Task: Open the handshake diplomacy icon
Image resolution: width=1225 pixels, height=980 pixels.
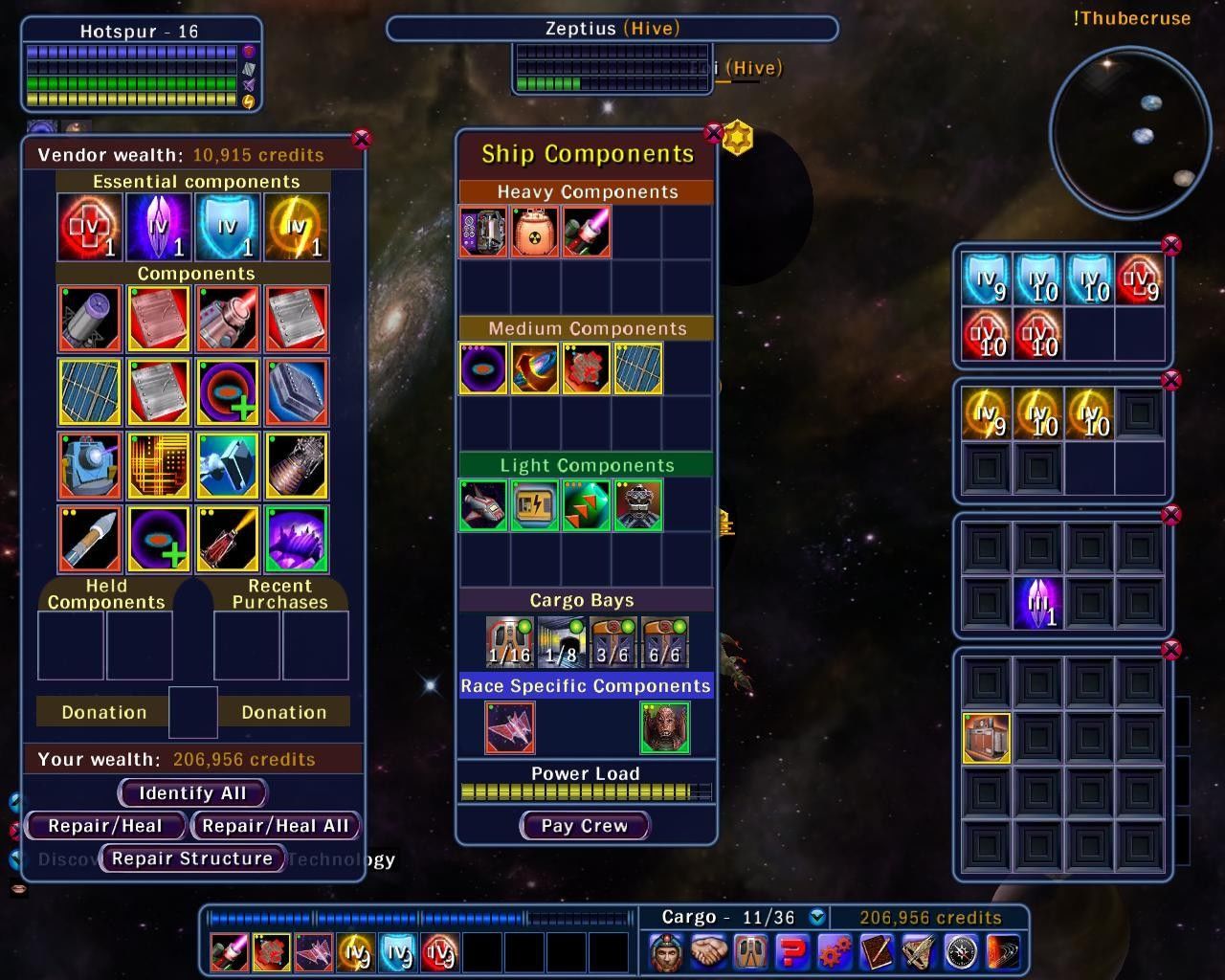Action: pyautogui.click(x=707, y=952)
